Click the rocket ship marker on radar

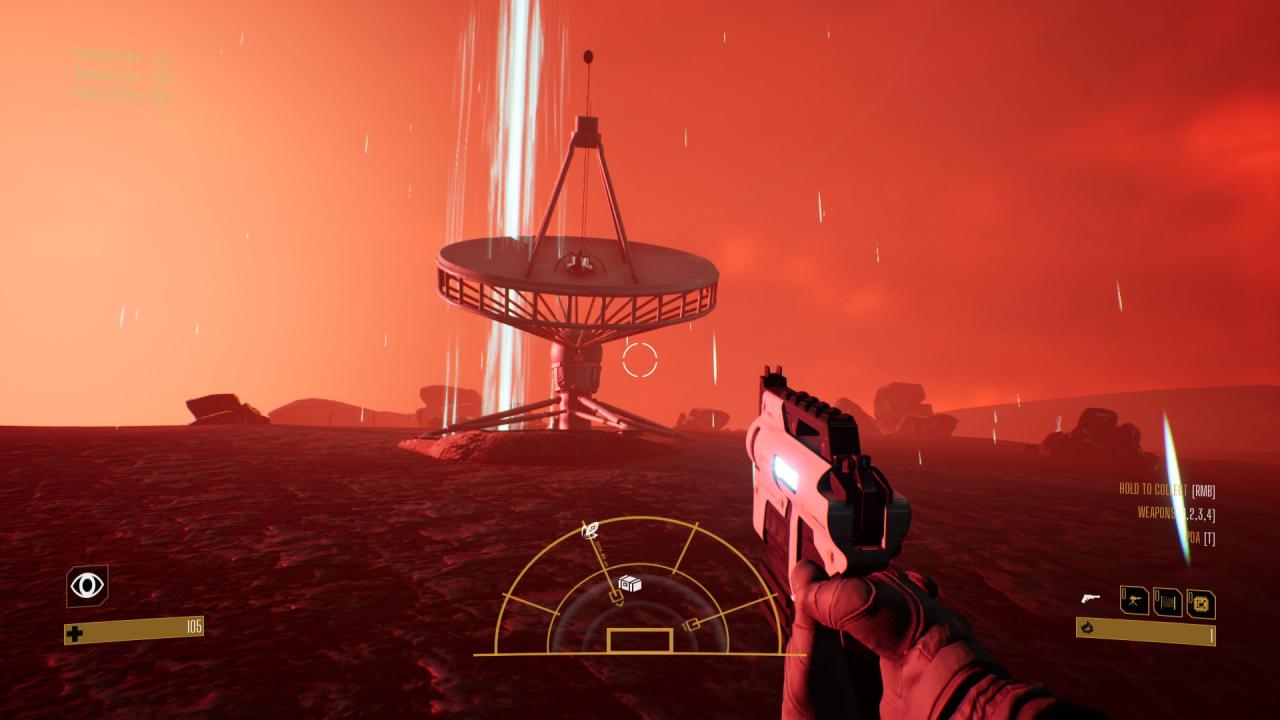click(x=590, y=528)
